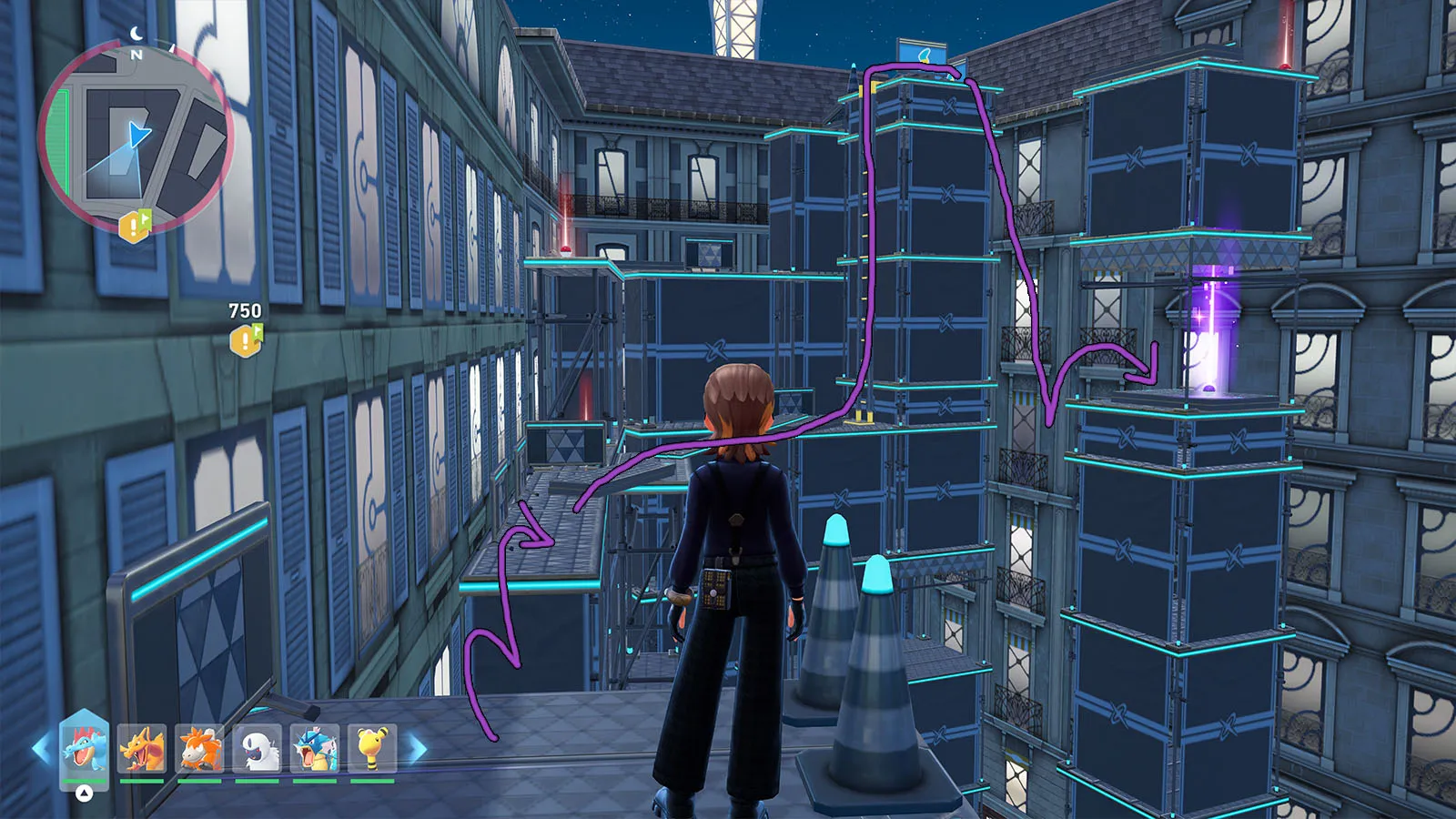Image resolution: width=1456 pixels, height=819 pixels.
Task: Click the left arrow beside the party bar
Action: click(41, 749)
